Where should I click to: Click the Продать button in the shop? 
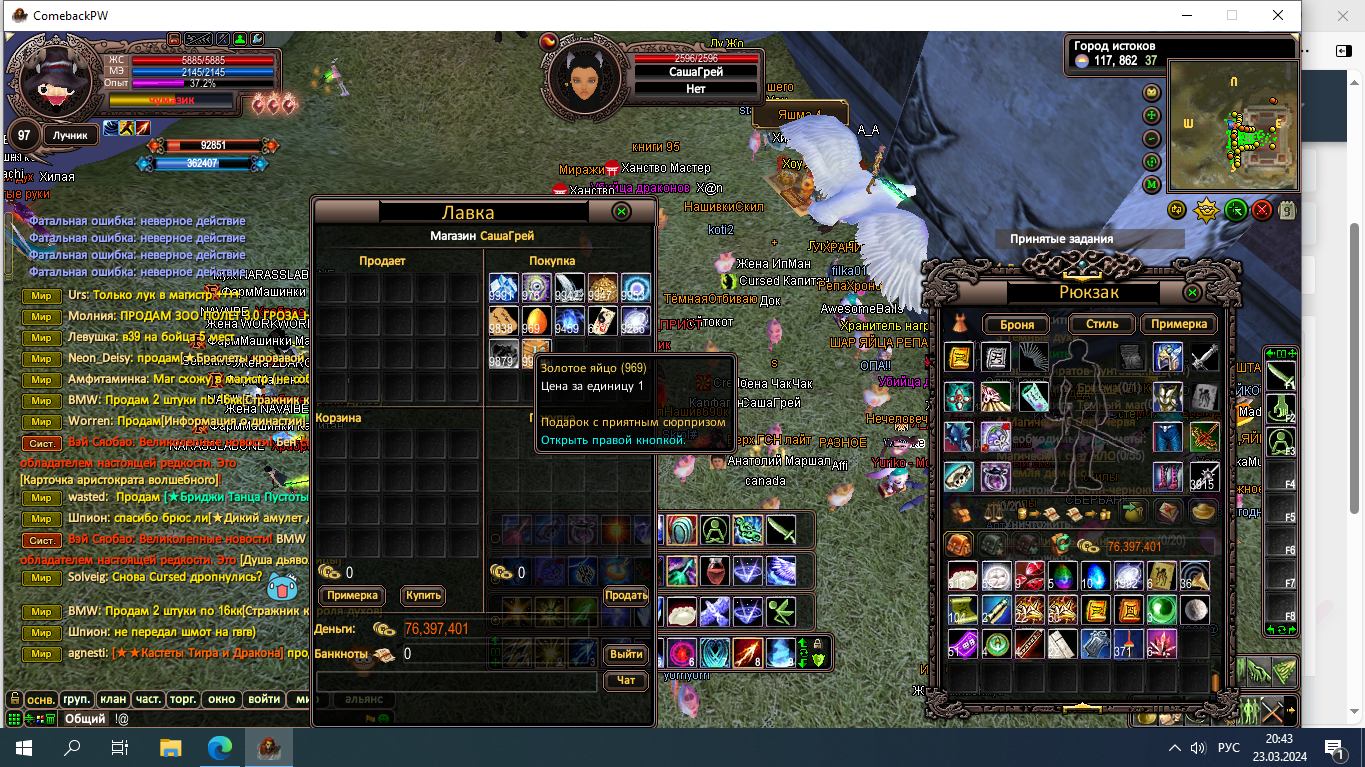point(626,595)
